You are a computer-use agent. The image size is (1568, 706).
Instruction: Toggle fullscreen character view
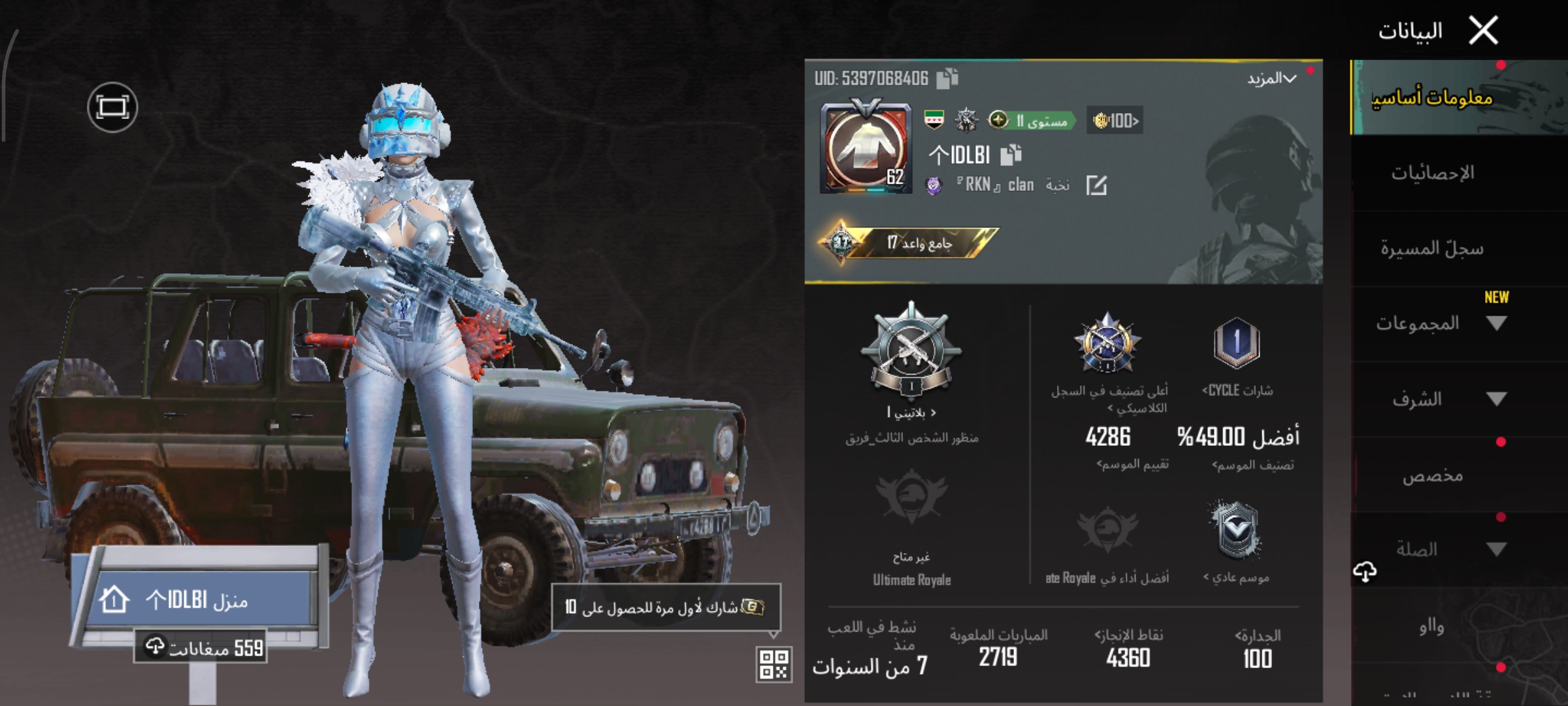[x=112, y=107]
